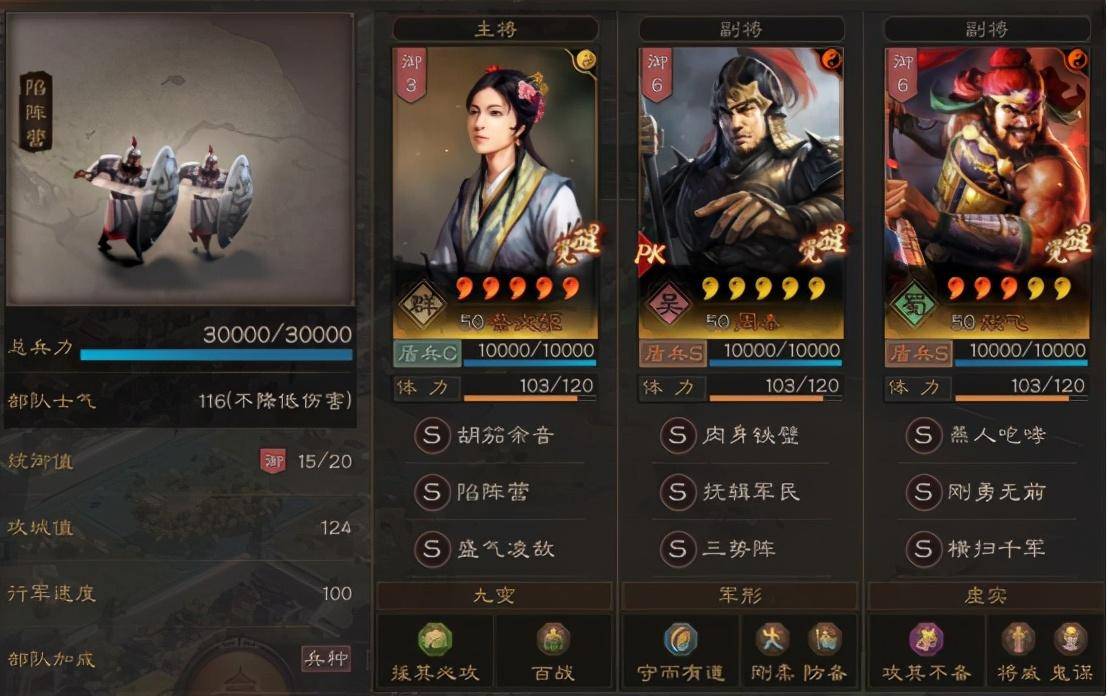The width and height of the screenshot is (1108, 696).
Task: Select the 鬼谋 tactic icon
Action: [x=1071, y=641]
